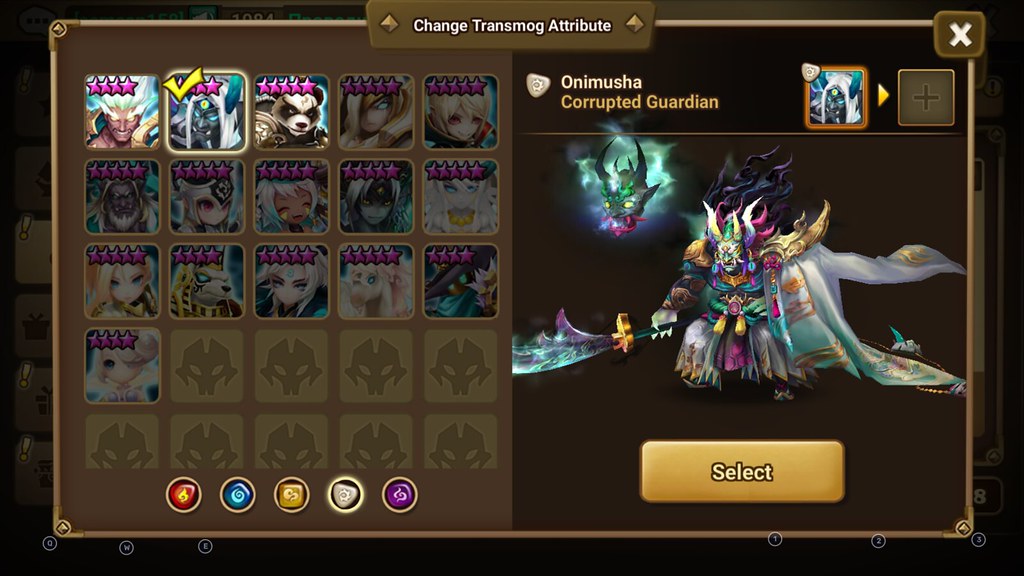The width and height of the screenshot is (1024, 576).
Task: Switch to the dark attribute filter
Action: click(400, 494)
